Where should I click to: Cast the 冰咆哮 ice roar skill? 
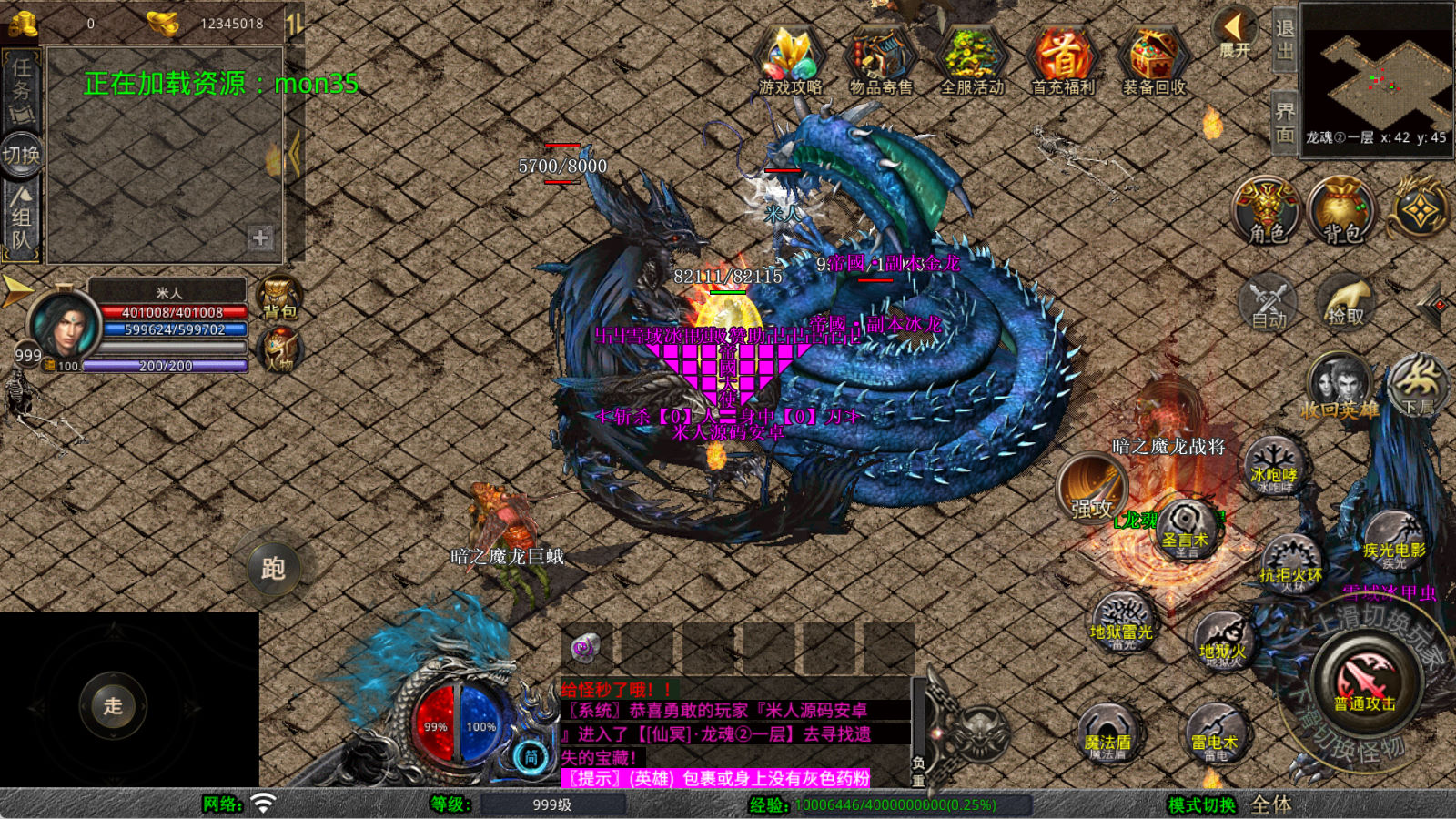[1274, 468]
